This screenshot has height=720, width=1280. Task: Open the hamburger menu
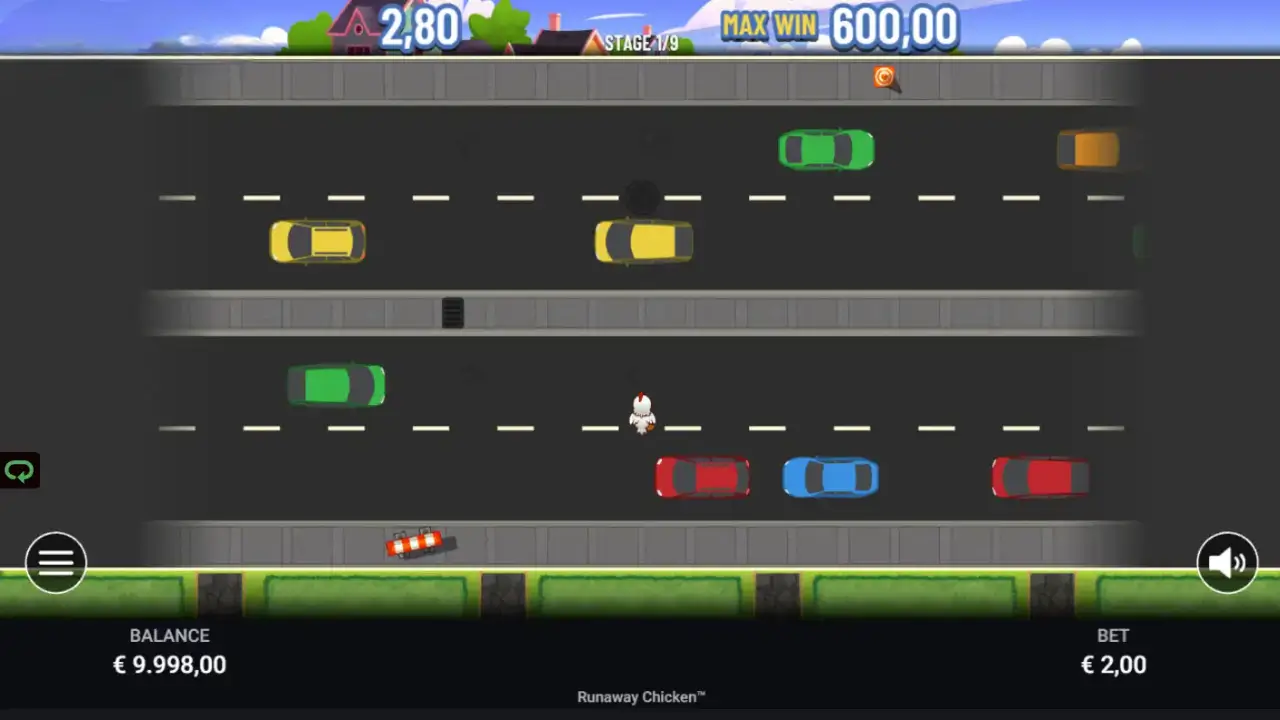click(56, 562)
